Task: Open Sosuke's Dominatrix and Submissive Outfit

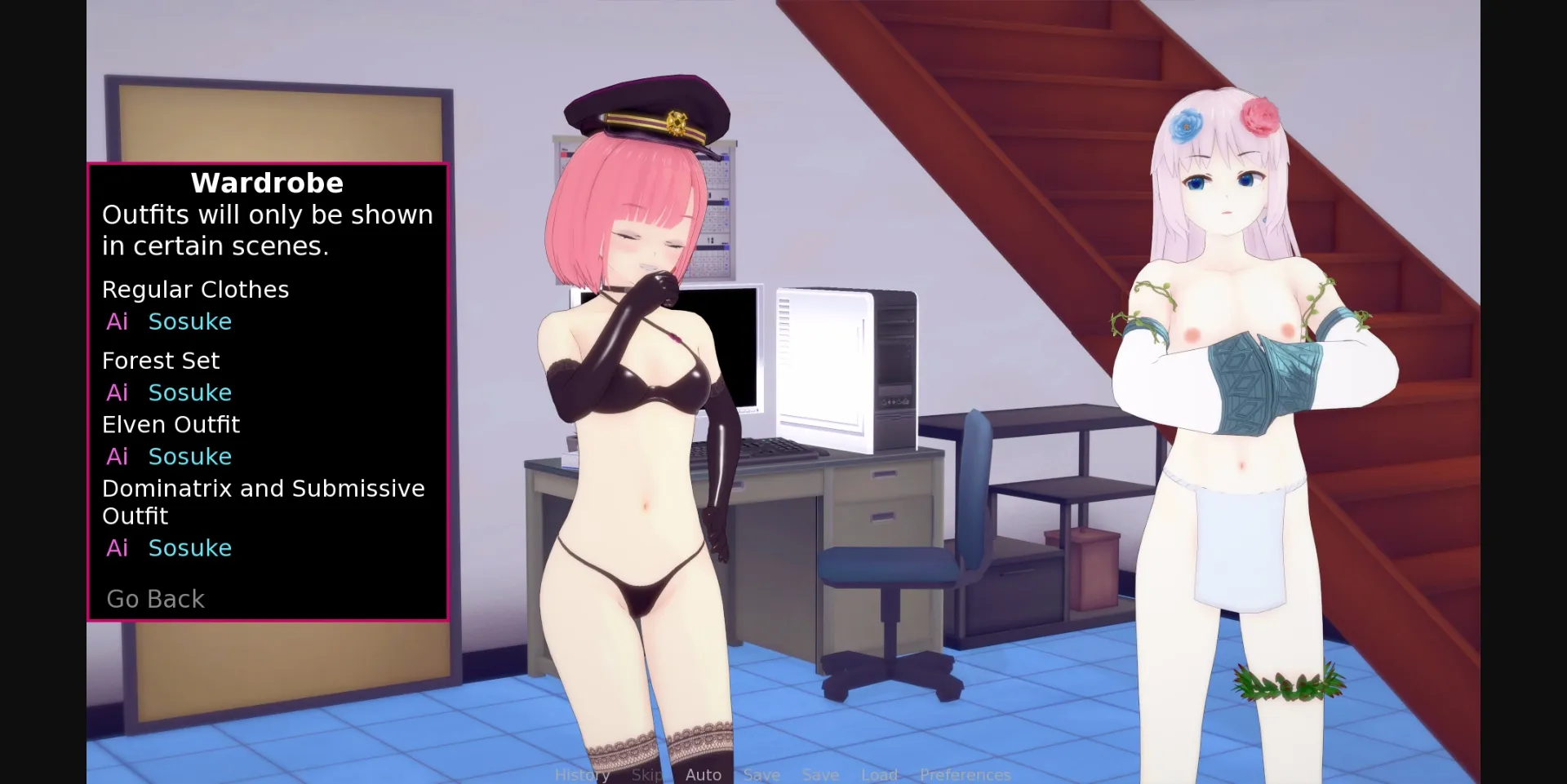Action: [x=189, y=548]
